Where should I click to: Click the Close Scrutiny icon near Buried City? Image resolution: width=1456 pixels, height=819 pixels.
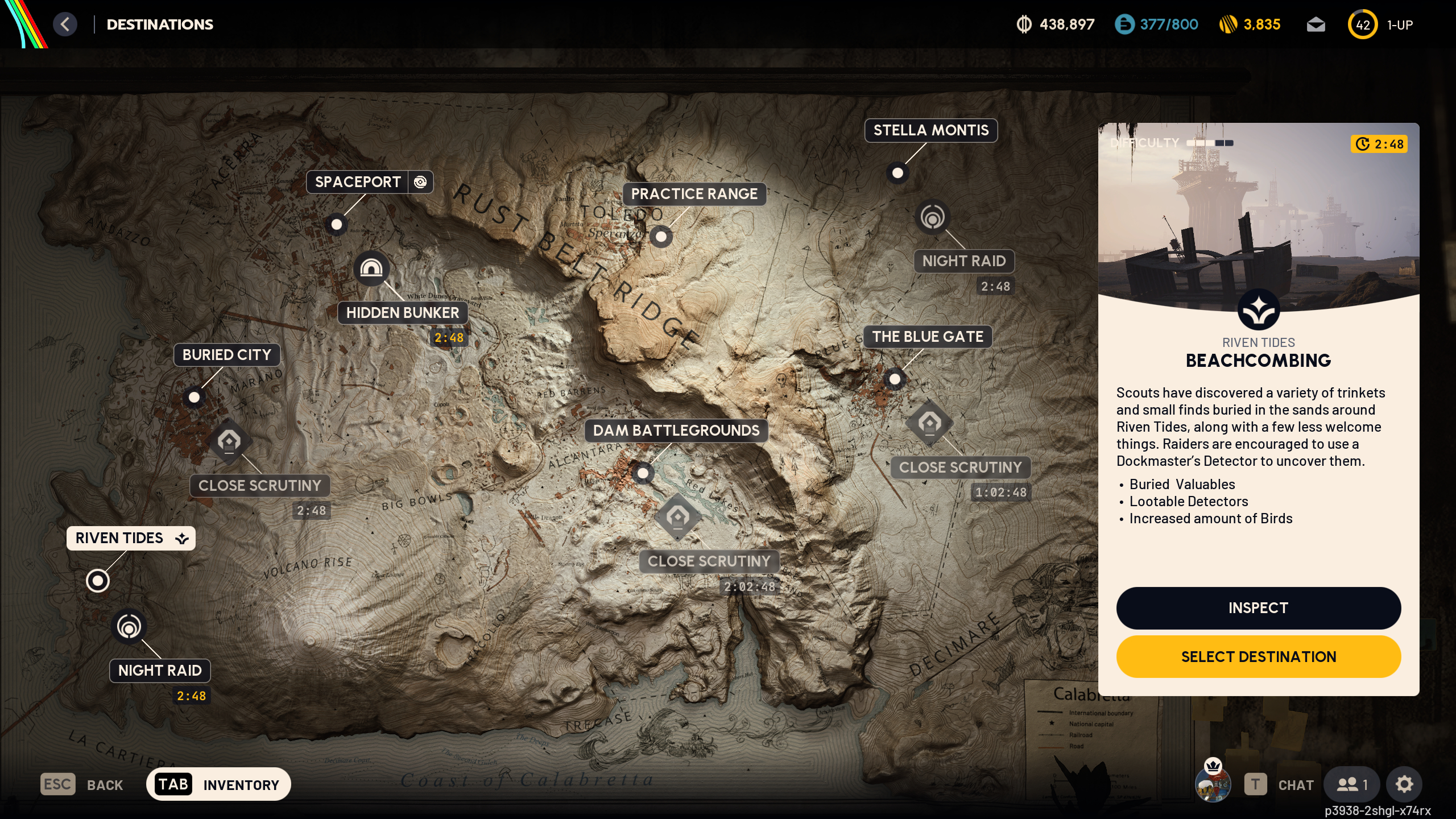(x=230, y=441)
